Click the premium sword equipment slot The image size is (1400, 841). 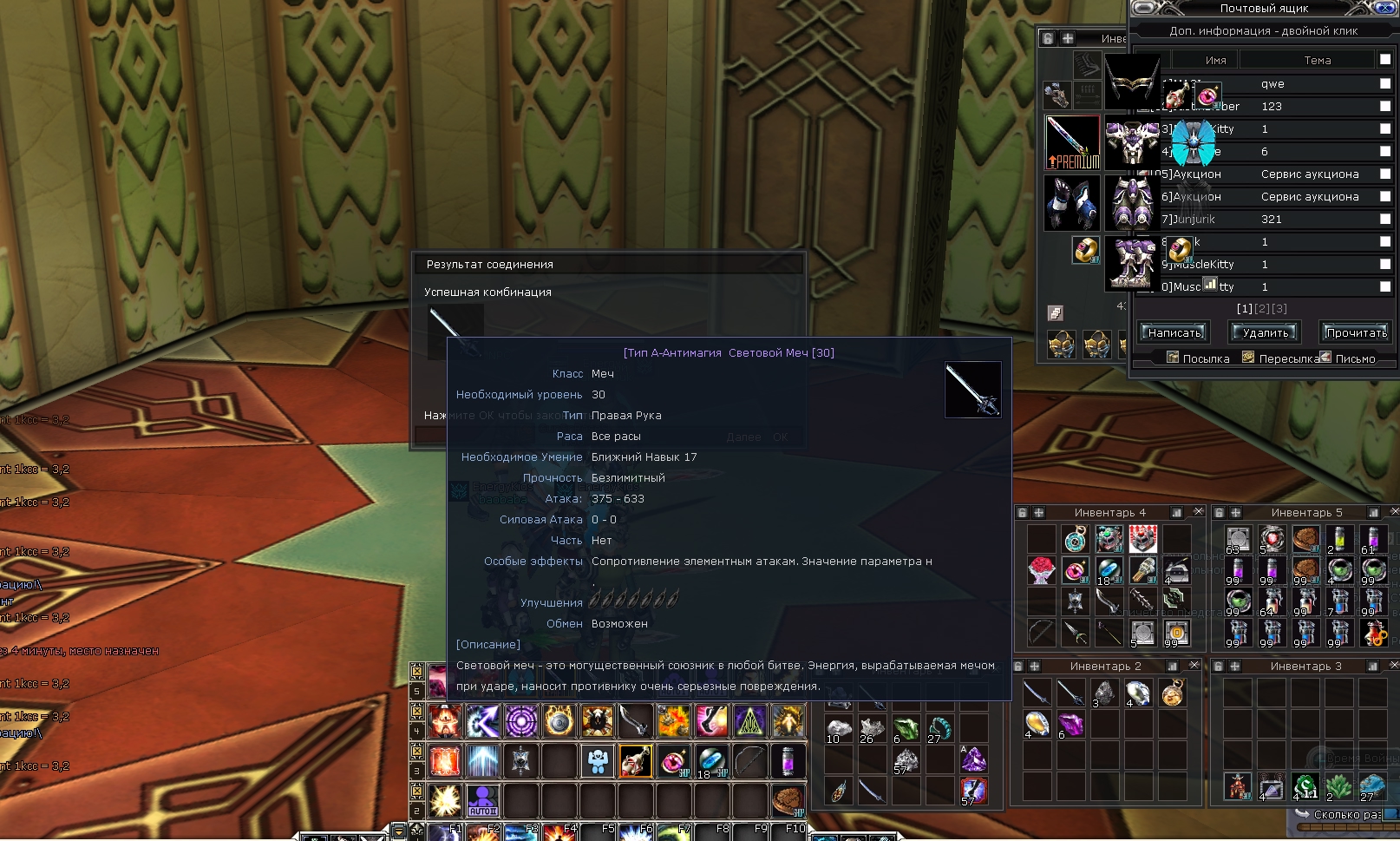point(1072,142)
